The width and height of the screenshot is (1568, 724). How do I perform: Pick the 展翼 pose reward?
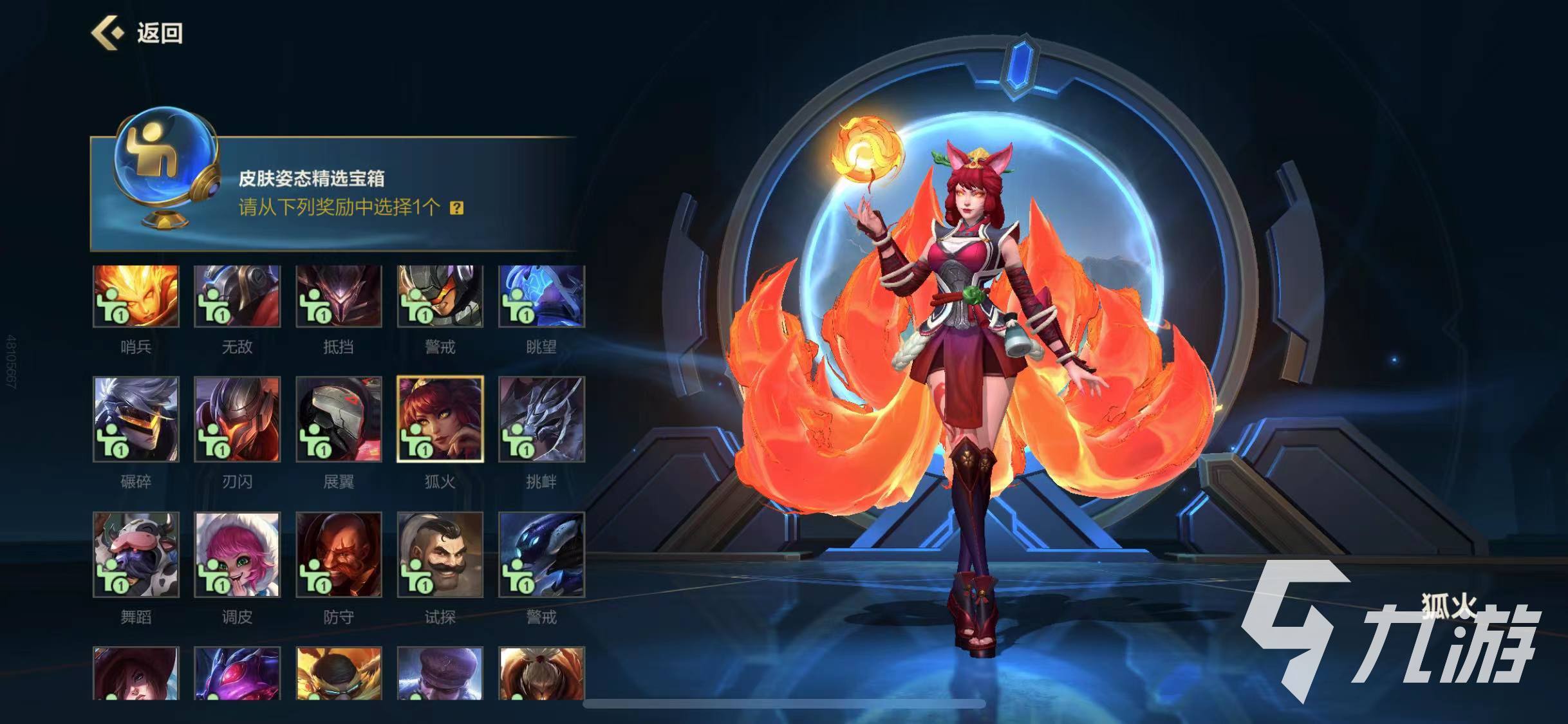click(x=339, y=420)
